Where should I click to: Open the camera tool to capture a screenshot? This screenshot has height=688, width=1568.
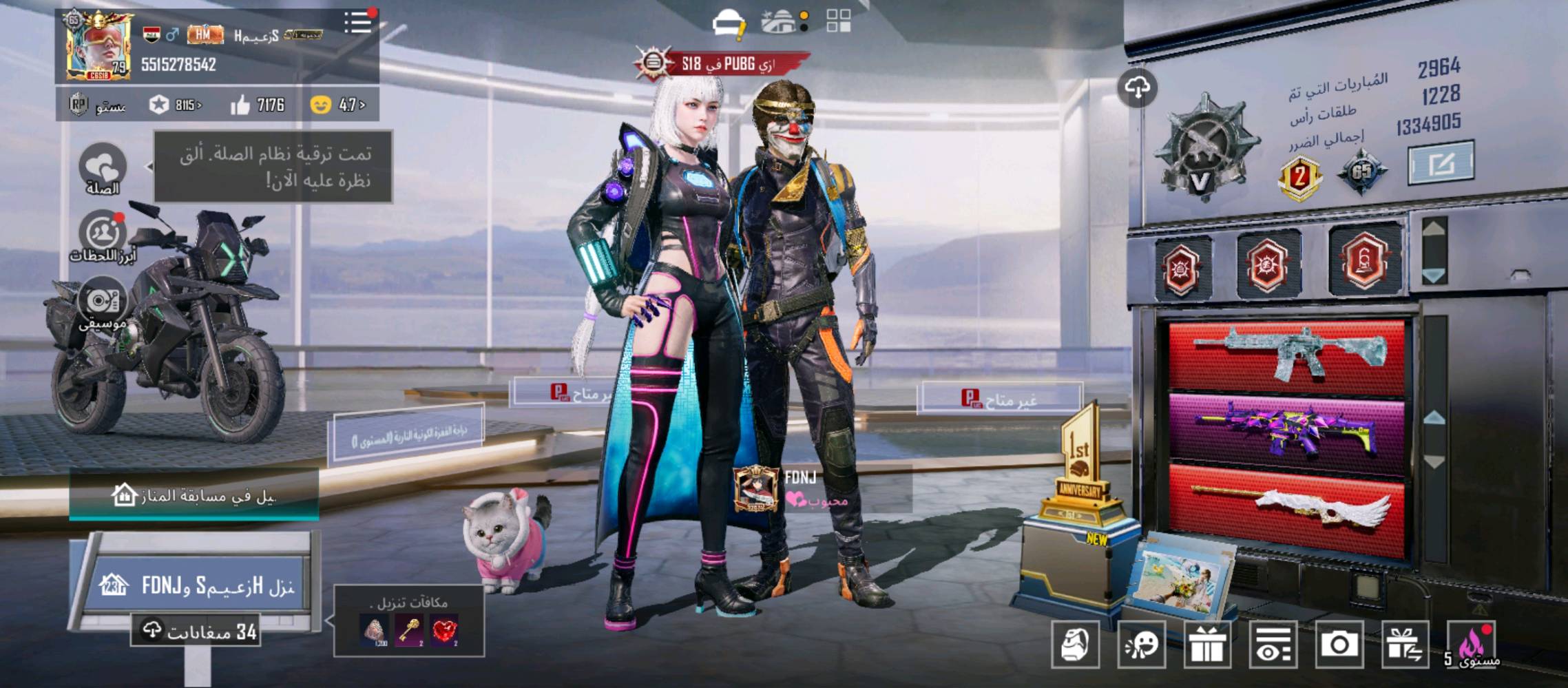tap(1339, 645)
